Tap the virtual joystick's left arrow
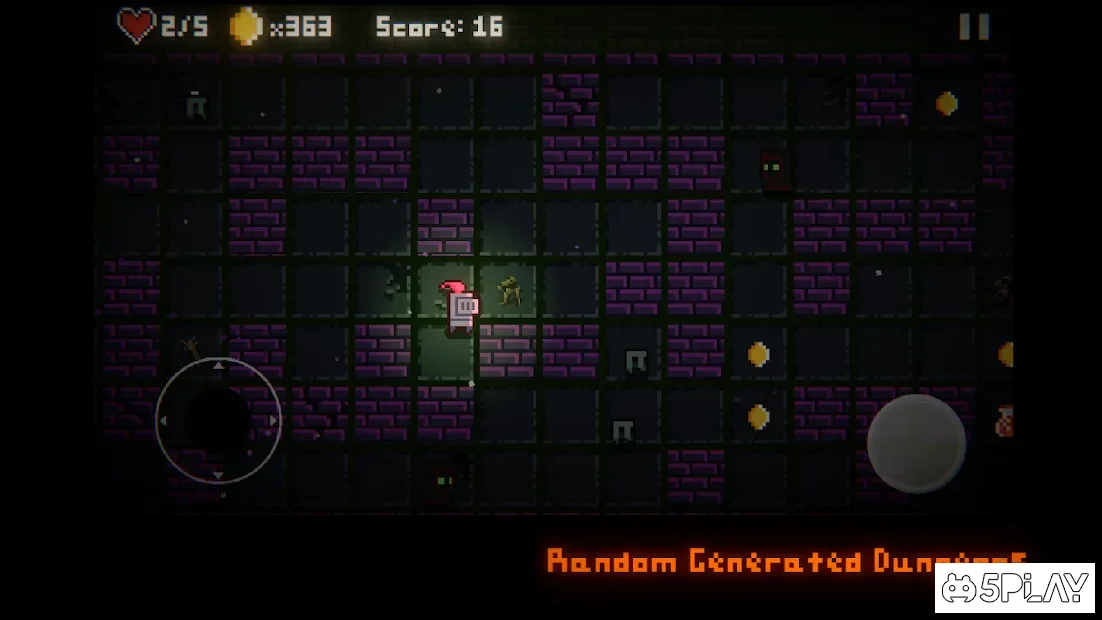 pos(163,421)
